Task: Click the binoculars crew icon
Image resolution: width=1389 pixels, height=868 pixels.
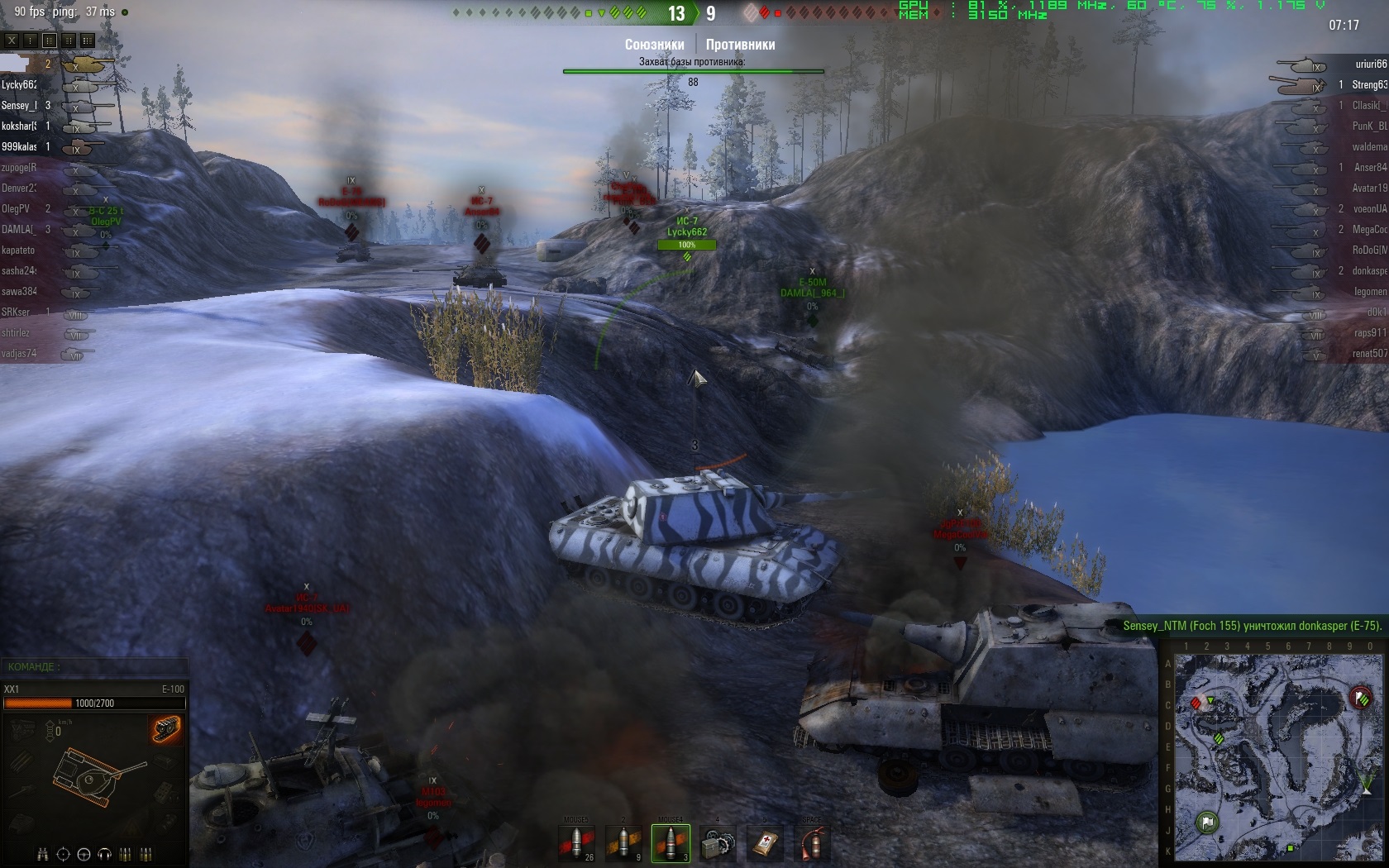Action: [x=43, y=854]
